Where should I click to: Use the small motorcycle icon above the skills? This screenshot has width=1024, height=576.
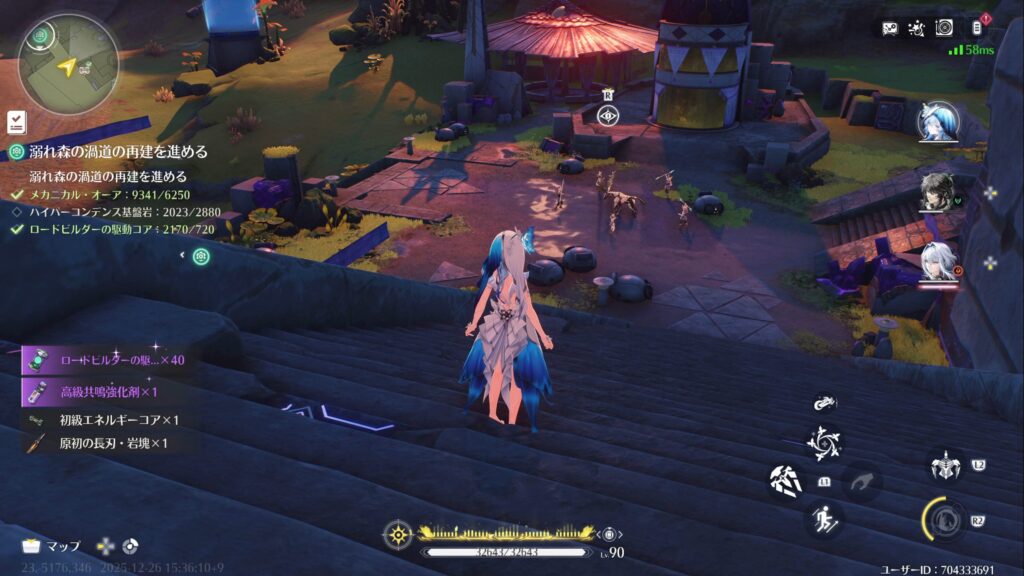click(824, 404)
